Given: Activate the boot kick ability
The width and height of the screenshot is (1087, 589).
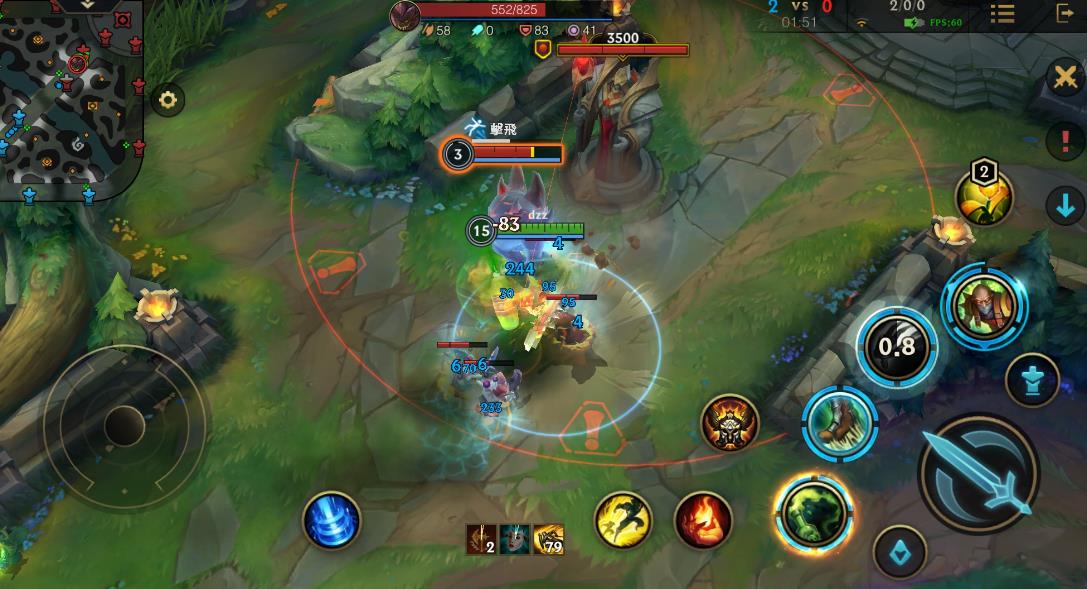Looking at the screenshot, I should (x=840, y=423).
